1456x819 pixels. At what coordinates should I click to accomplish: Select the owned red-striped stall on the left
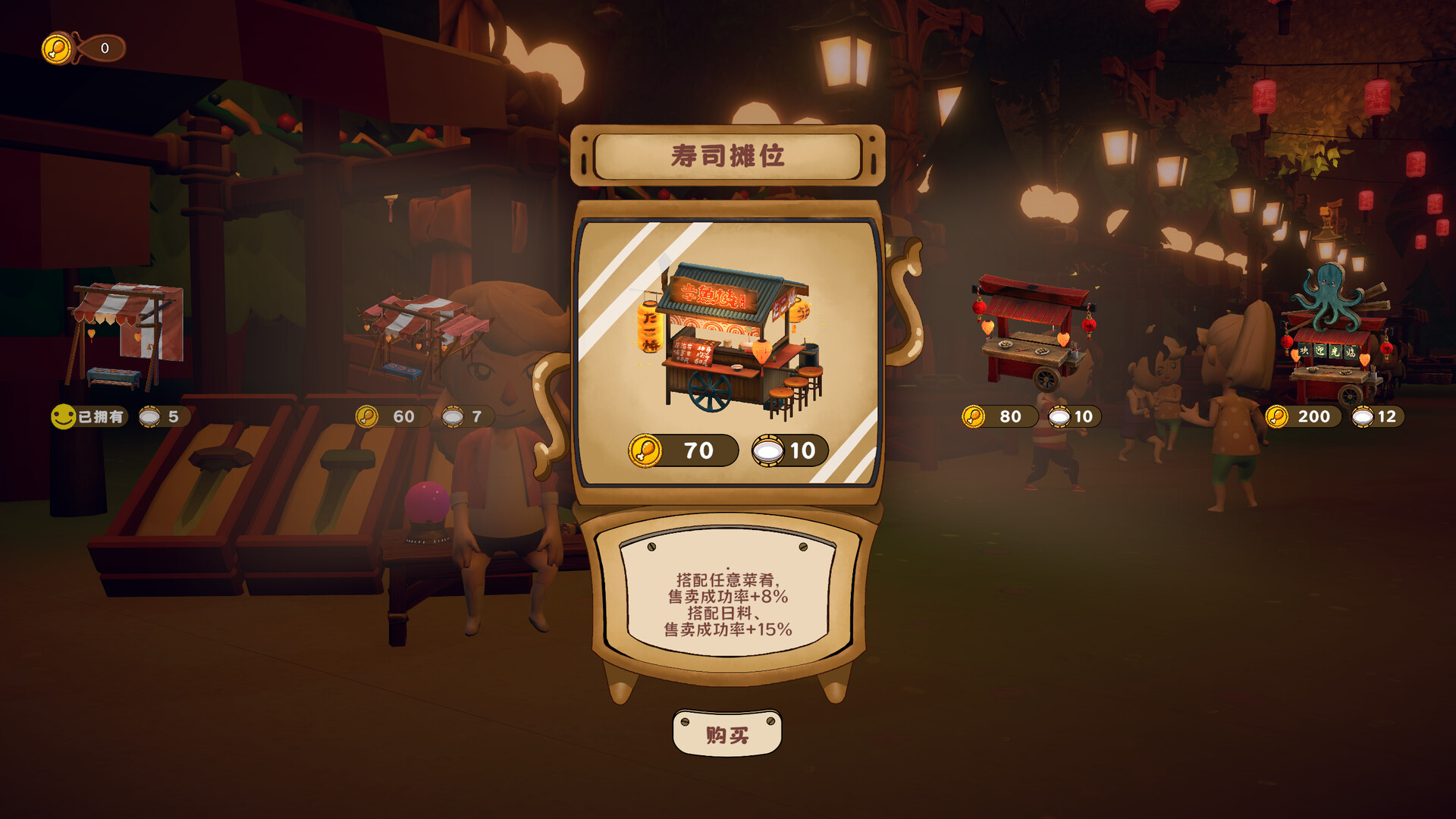pyautogui.click(x=125, y=334)
